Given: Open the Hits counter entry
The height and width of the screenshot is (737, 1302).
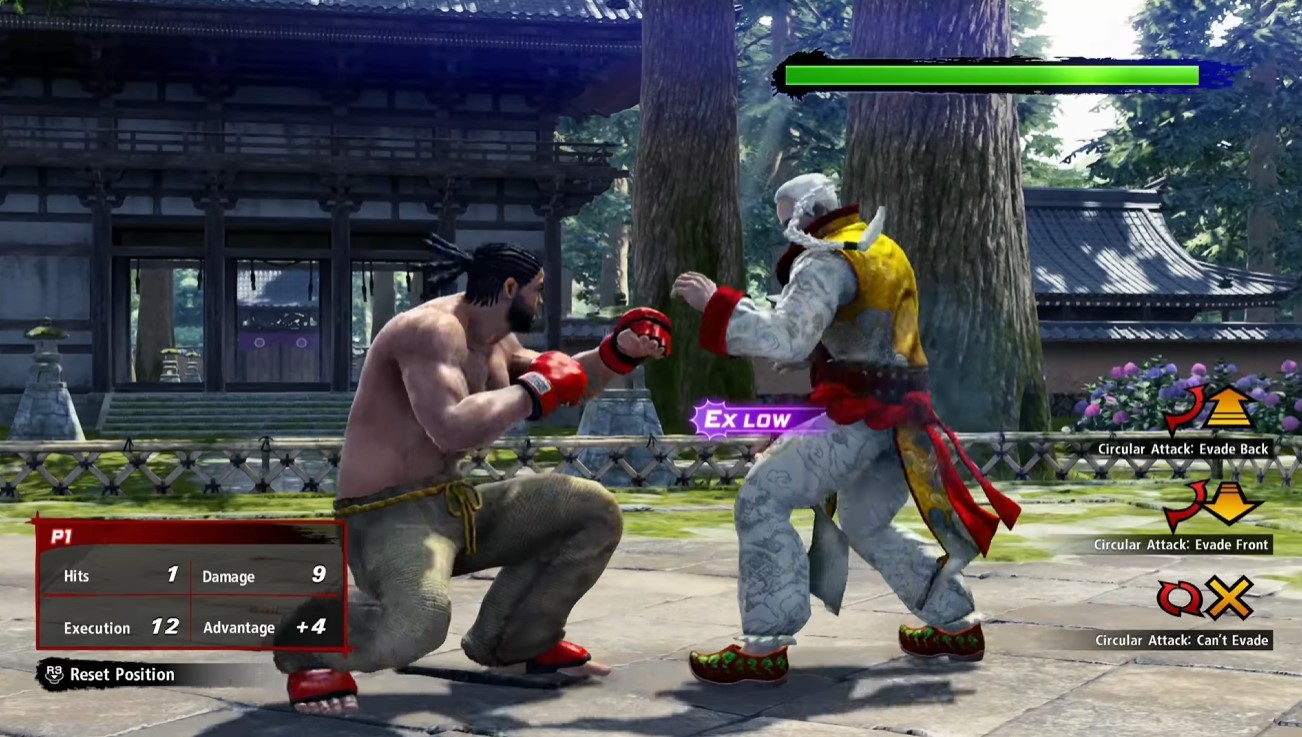Looking at the screenshot, I should [x=115, y=576].
